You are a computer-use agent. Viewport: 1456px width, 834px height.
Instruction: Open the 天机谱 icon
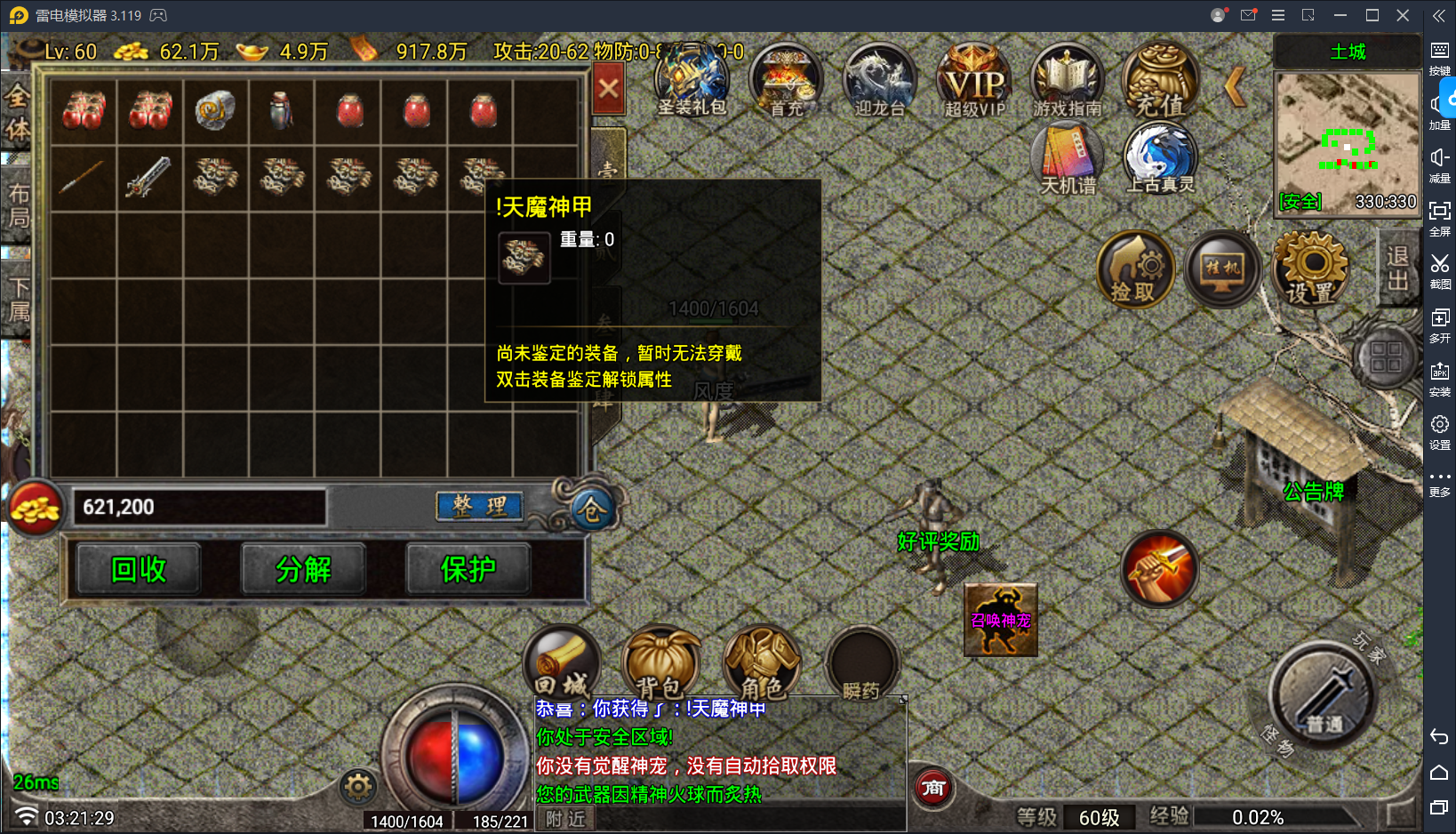[x=1067, y=158]
